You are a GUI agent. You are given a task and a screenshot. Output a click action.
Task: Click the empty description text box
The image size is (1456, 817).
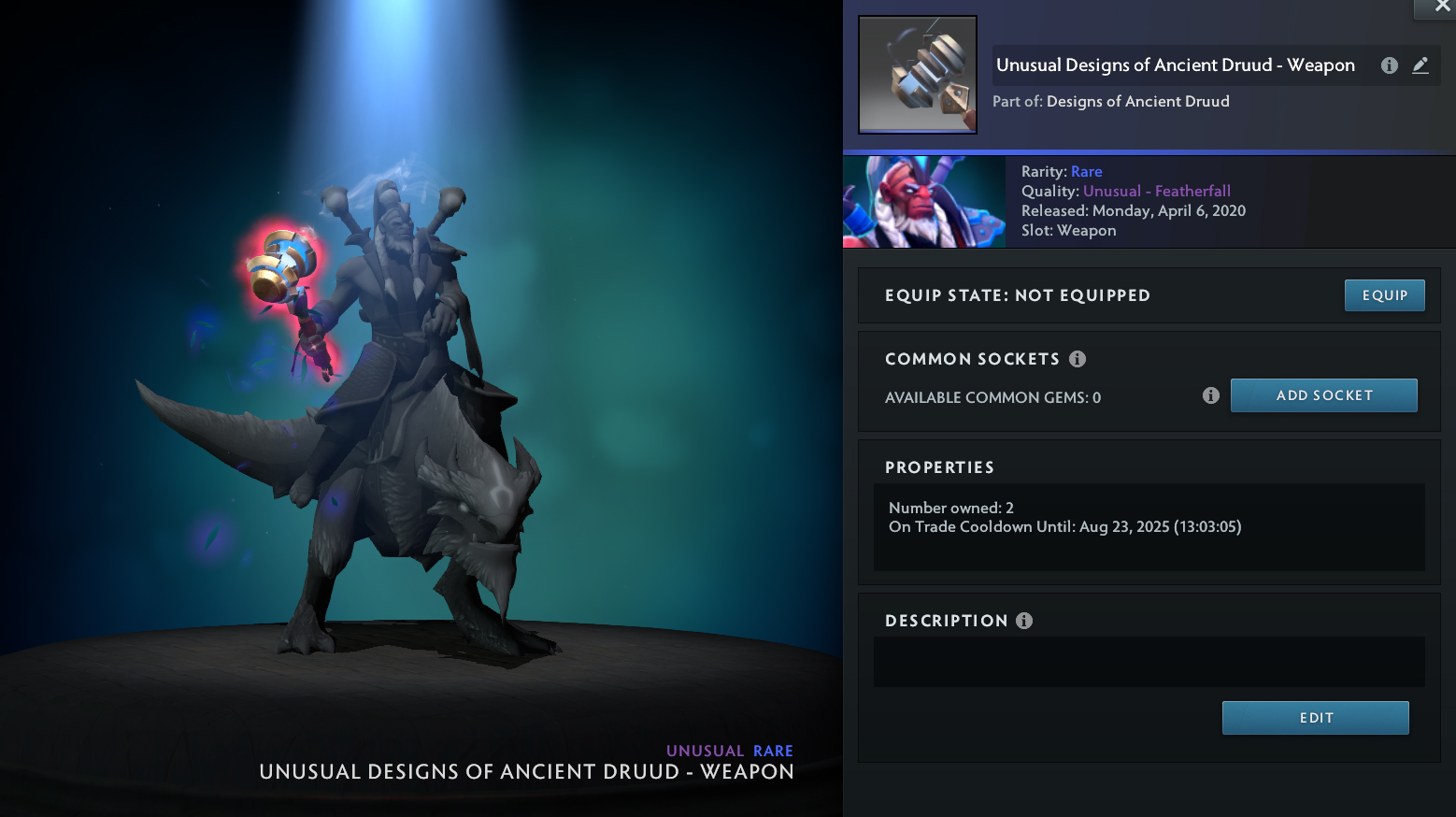pyautogui.click(x=1149, y=662)
